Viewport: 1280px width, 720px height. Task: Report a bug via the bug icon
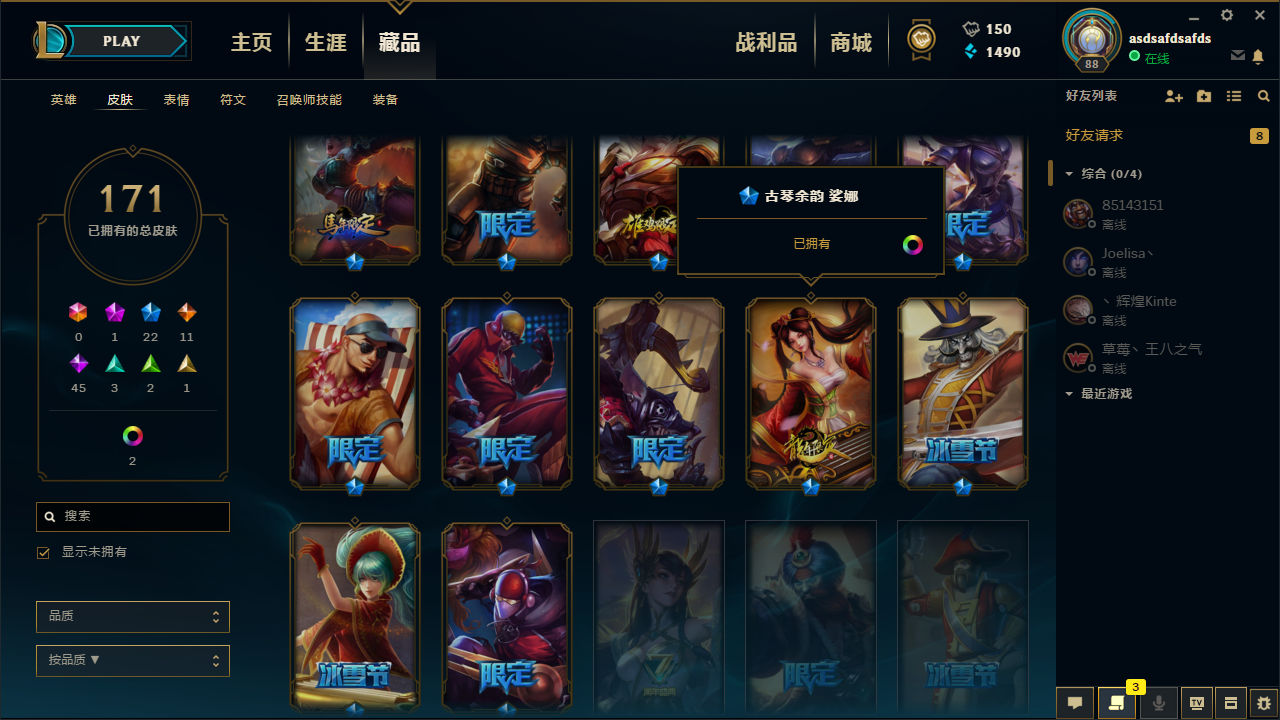coord(1262,703)
